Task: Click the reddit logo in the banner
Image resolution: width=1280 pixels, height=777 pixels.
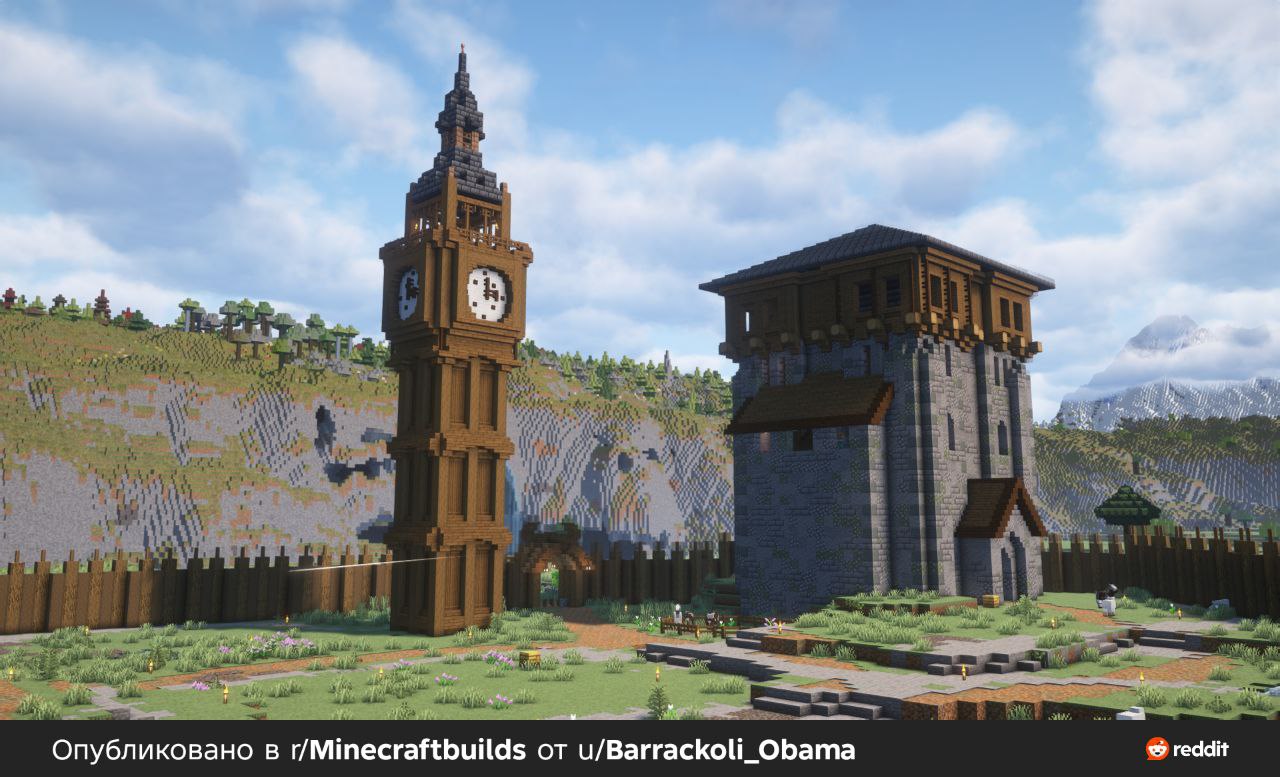Action: pyautogui.click(x=1187, y=749)
